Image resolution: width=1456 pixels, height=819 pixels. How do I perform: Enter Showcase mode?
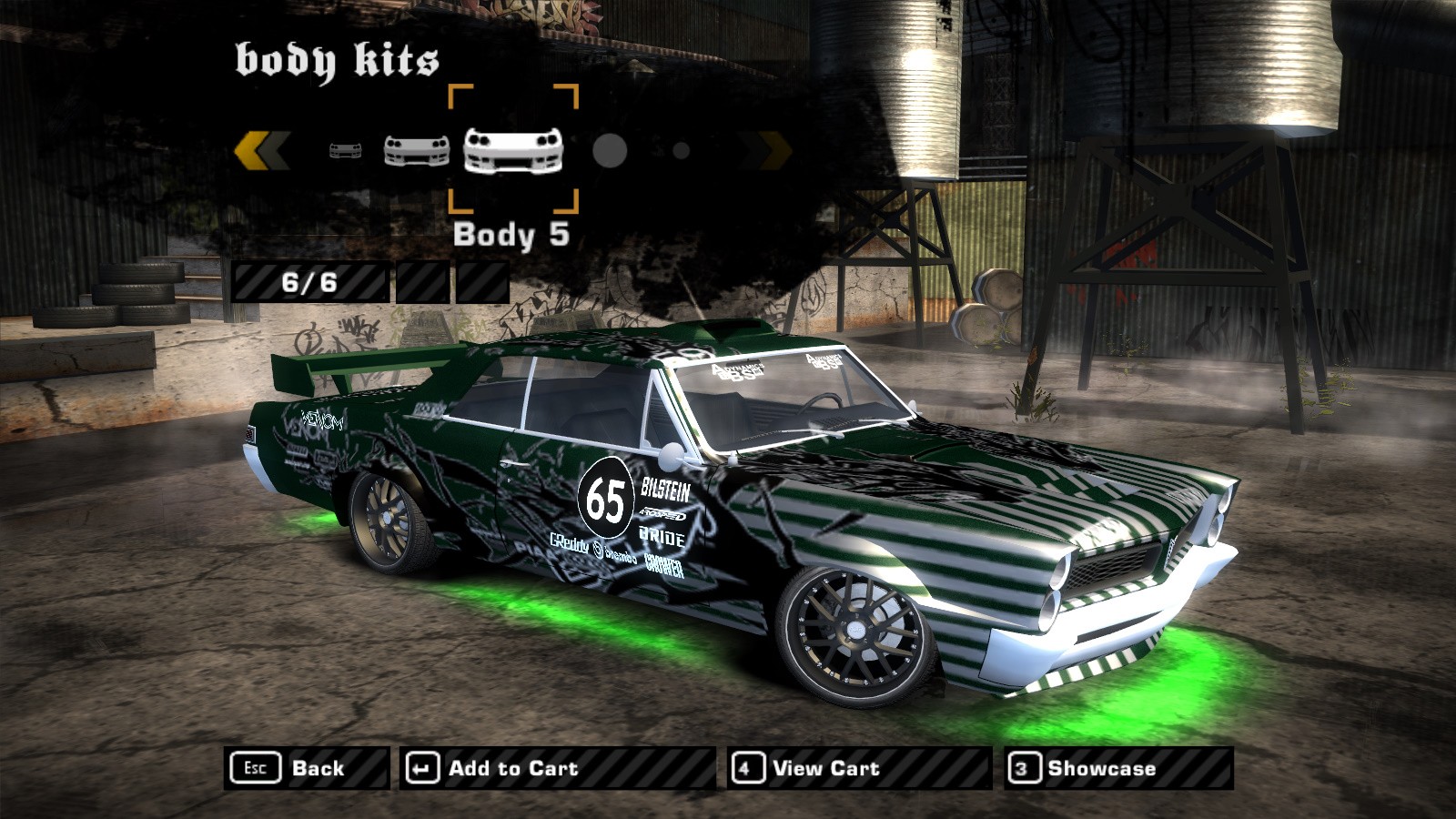(x=1118, y=768)
